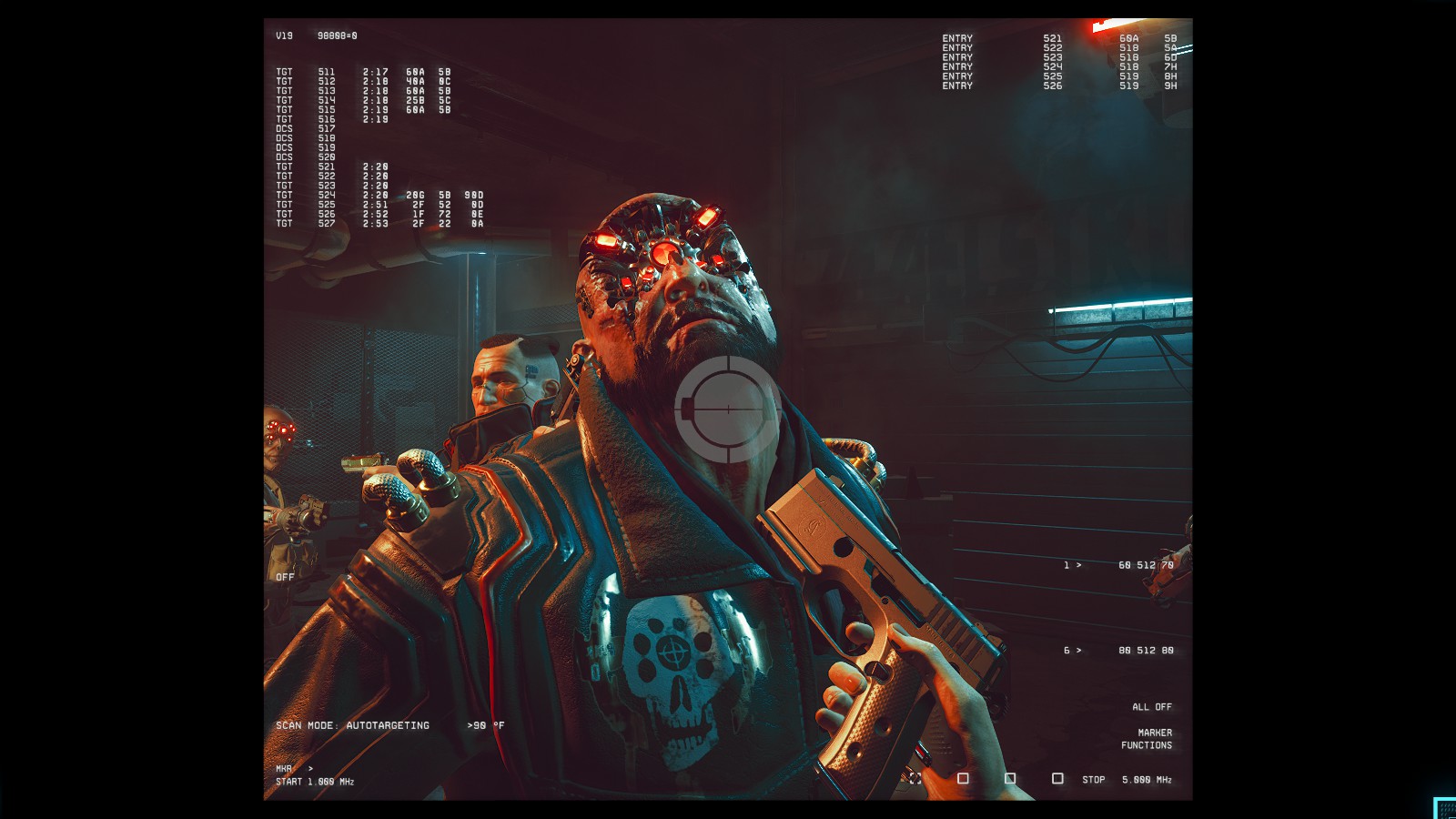
Task: Open MARKER FUNCTIONS on the scanner overlay
Action: (1147, 739)
